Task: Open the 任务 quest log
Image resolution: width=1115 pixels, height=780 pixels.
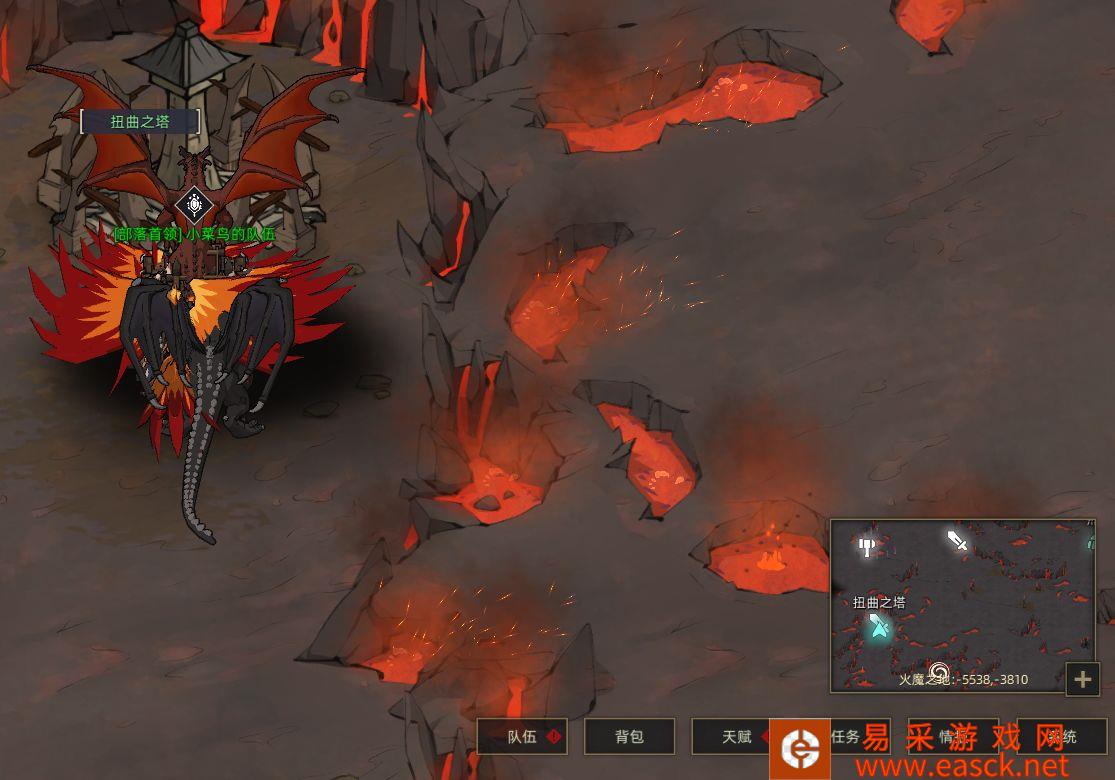Action: pos(845,737)
